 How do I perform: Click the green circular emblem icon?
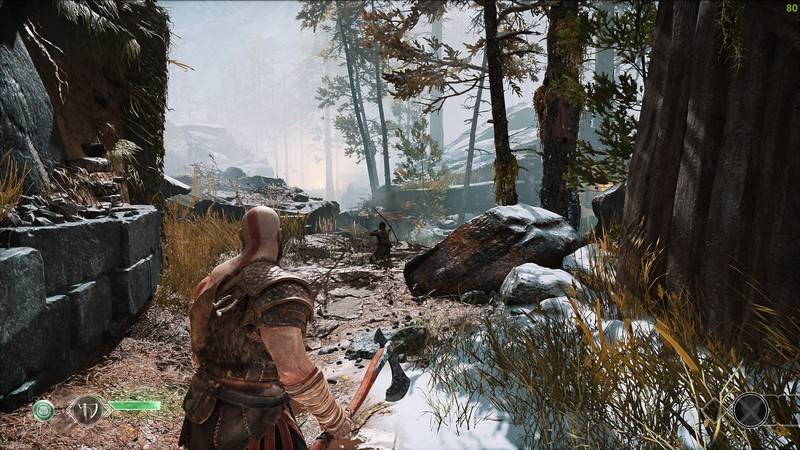43,409
